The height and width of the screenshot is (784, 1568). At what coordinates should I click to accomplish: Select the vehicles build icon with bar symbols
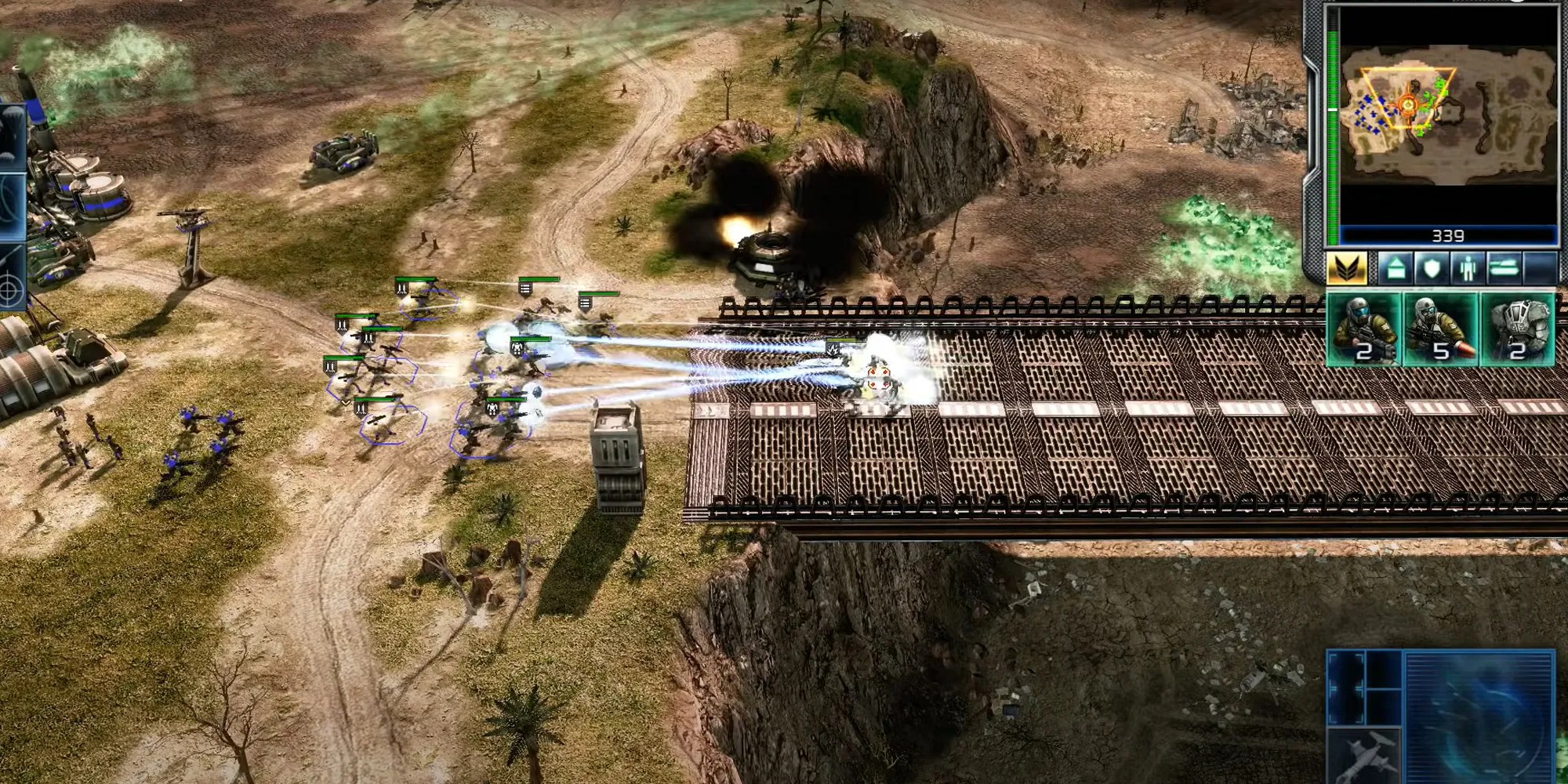(1505, 267)
